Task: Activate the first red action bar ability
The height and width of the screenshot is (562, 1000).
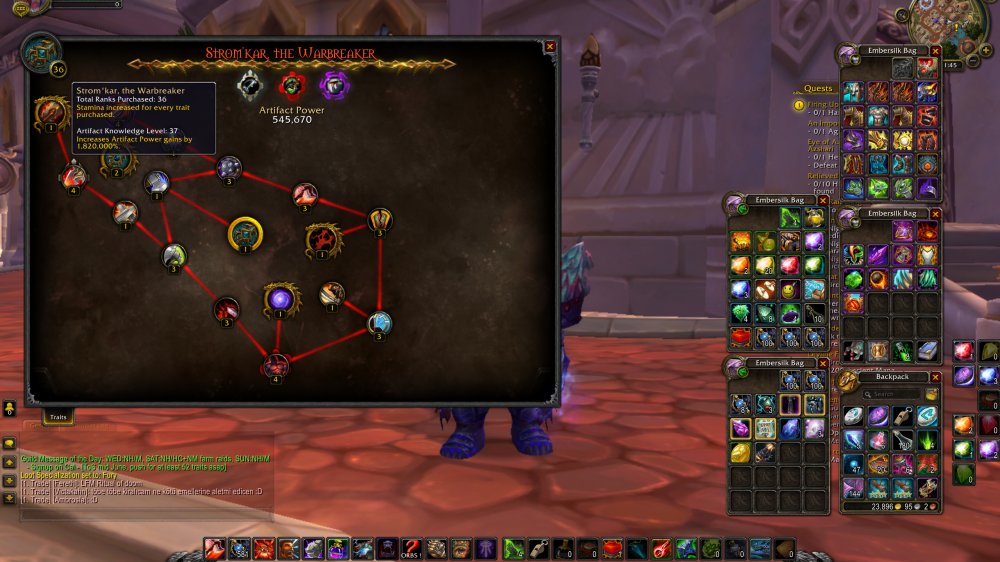Action: 214,548
